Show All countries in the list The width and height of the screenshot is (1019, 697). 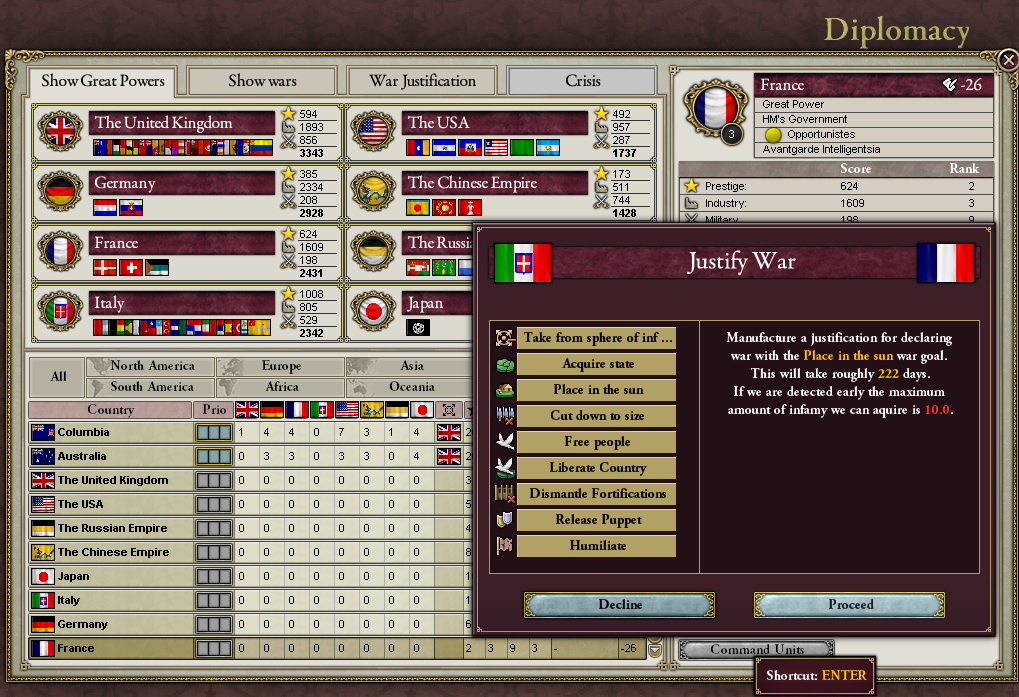tap(58, 377)
